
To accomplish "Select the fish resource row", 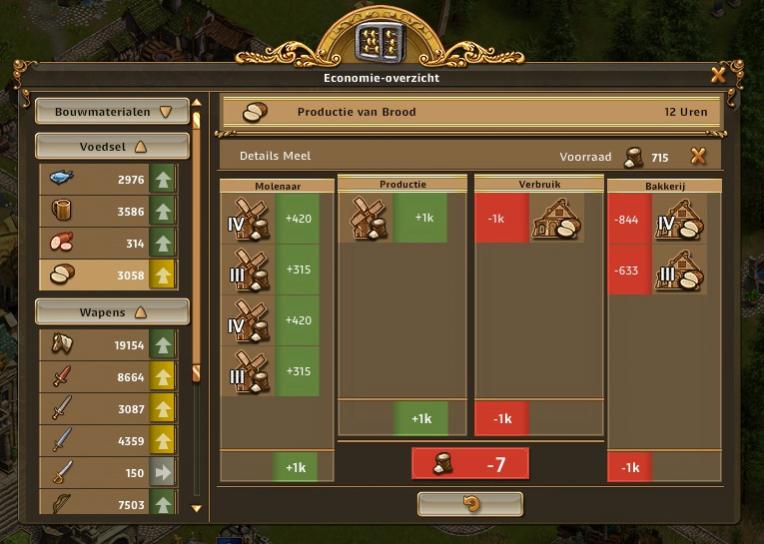I will click(x=108, y=180).
